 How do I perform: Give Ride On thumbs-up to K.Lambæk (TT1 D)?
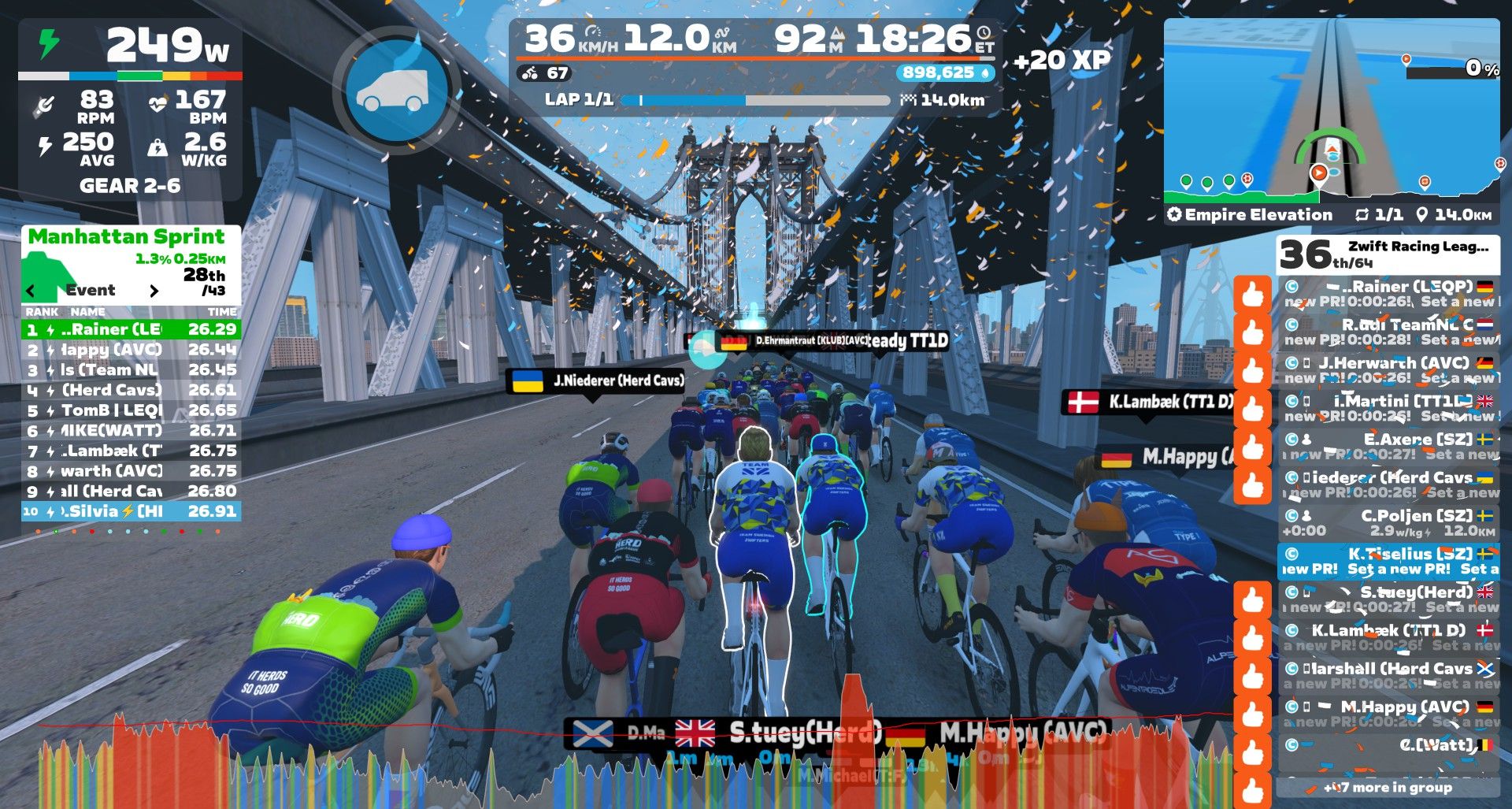tap(1253, 638)
